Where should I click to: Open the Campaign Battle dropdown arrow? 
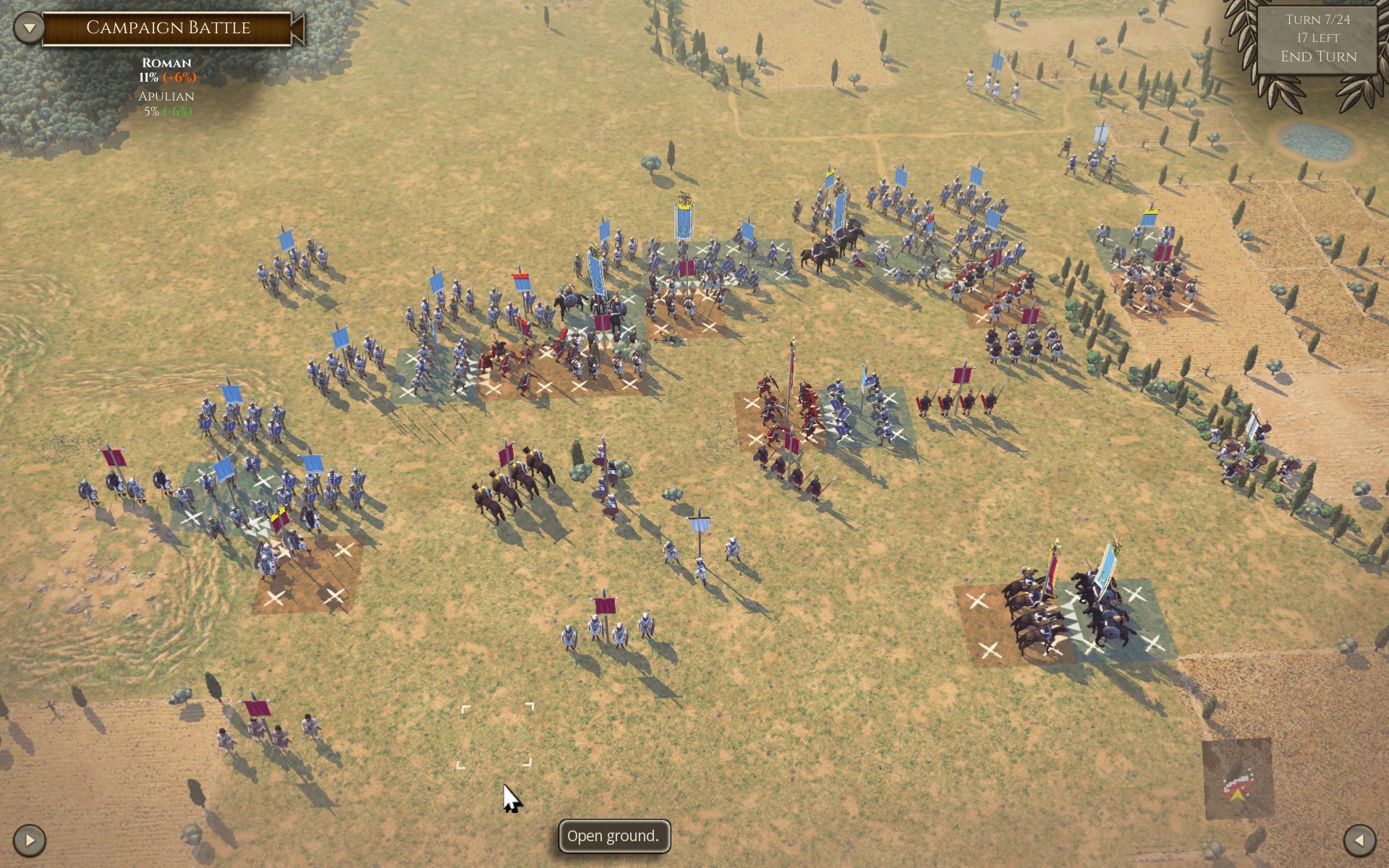click(x=30, y=28)
